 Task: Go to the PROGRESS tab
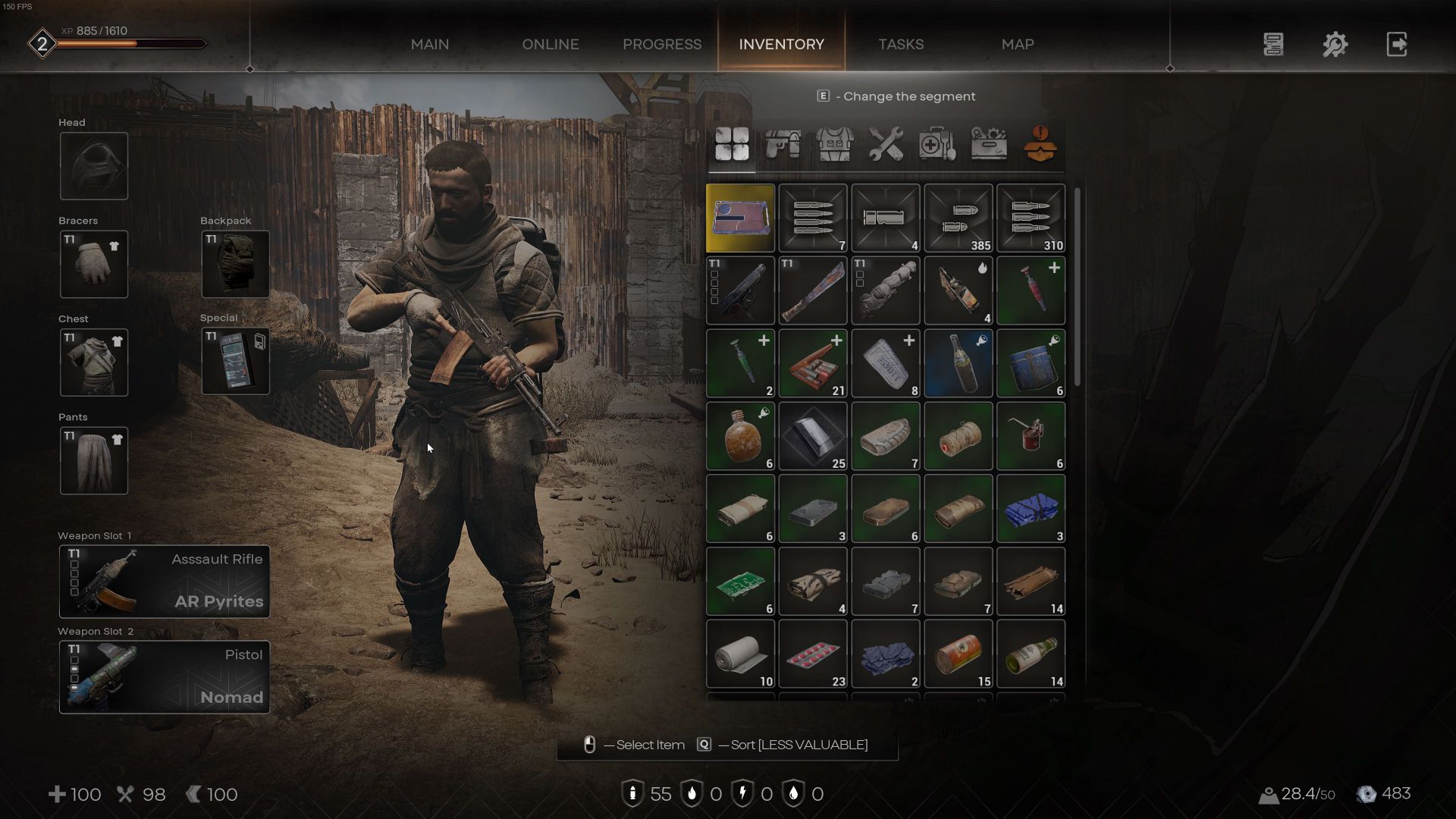(x=661, y=44)
